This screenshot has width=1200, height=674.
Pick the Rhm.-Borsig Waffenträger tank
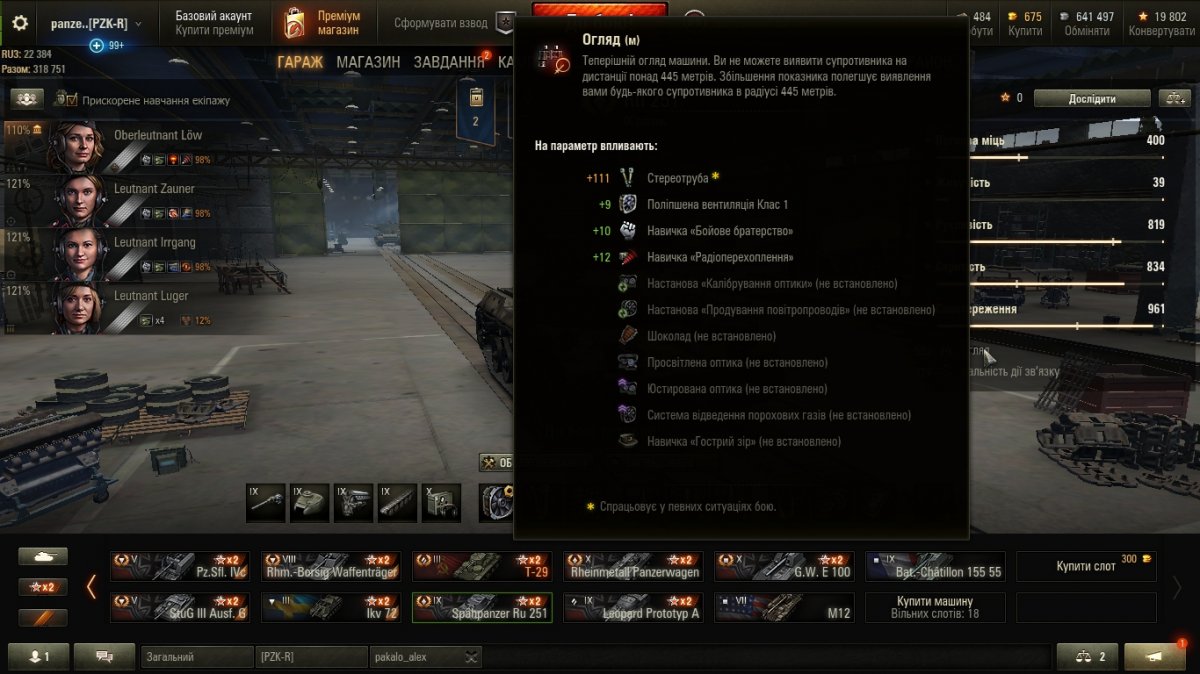(330, 567)
